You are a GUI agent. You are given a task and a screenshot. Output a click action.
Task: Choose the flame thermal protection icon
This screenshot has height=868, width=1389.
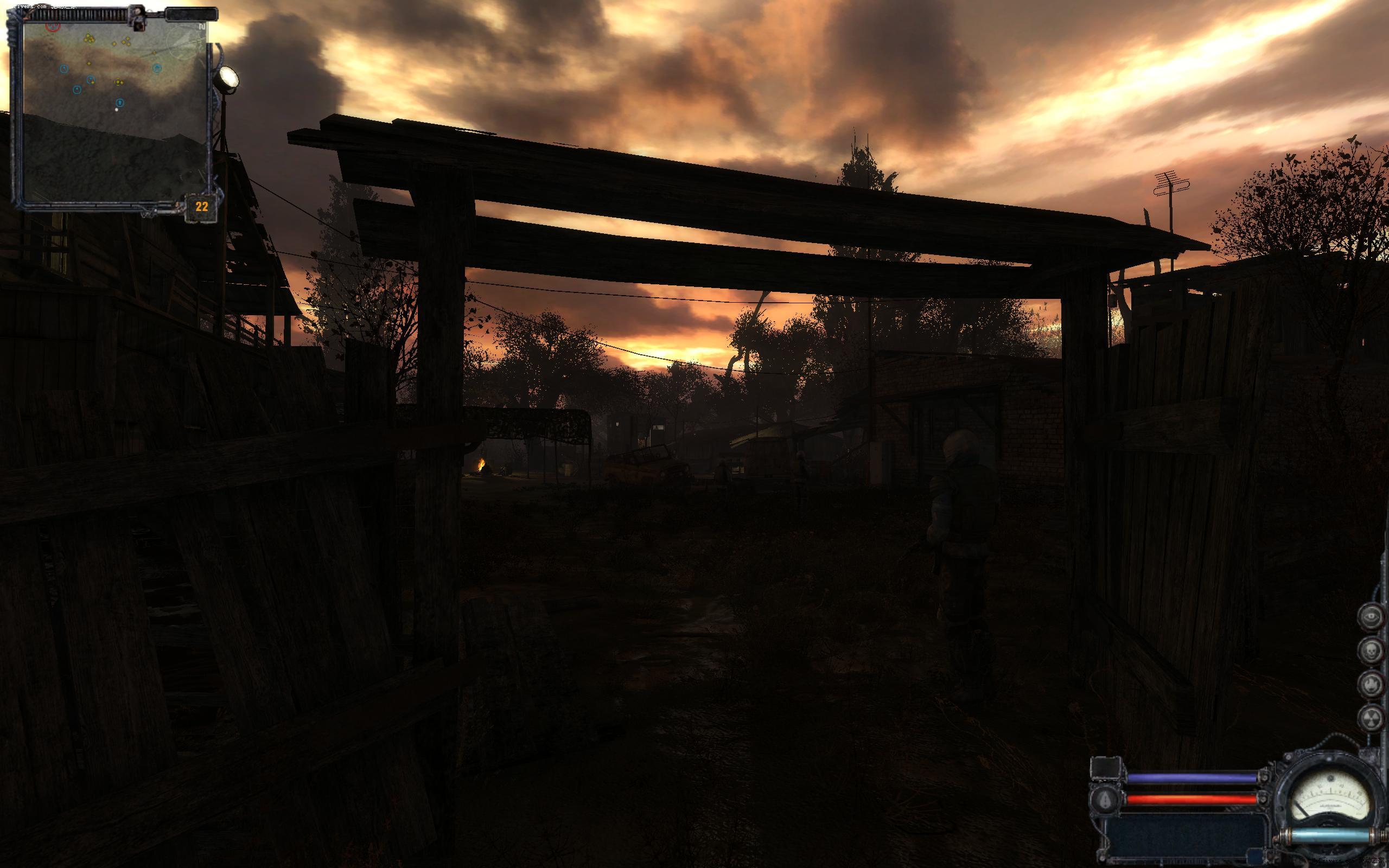pyautogui.click(x=1371, y=684)
